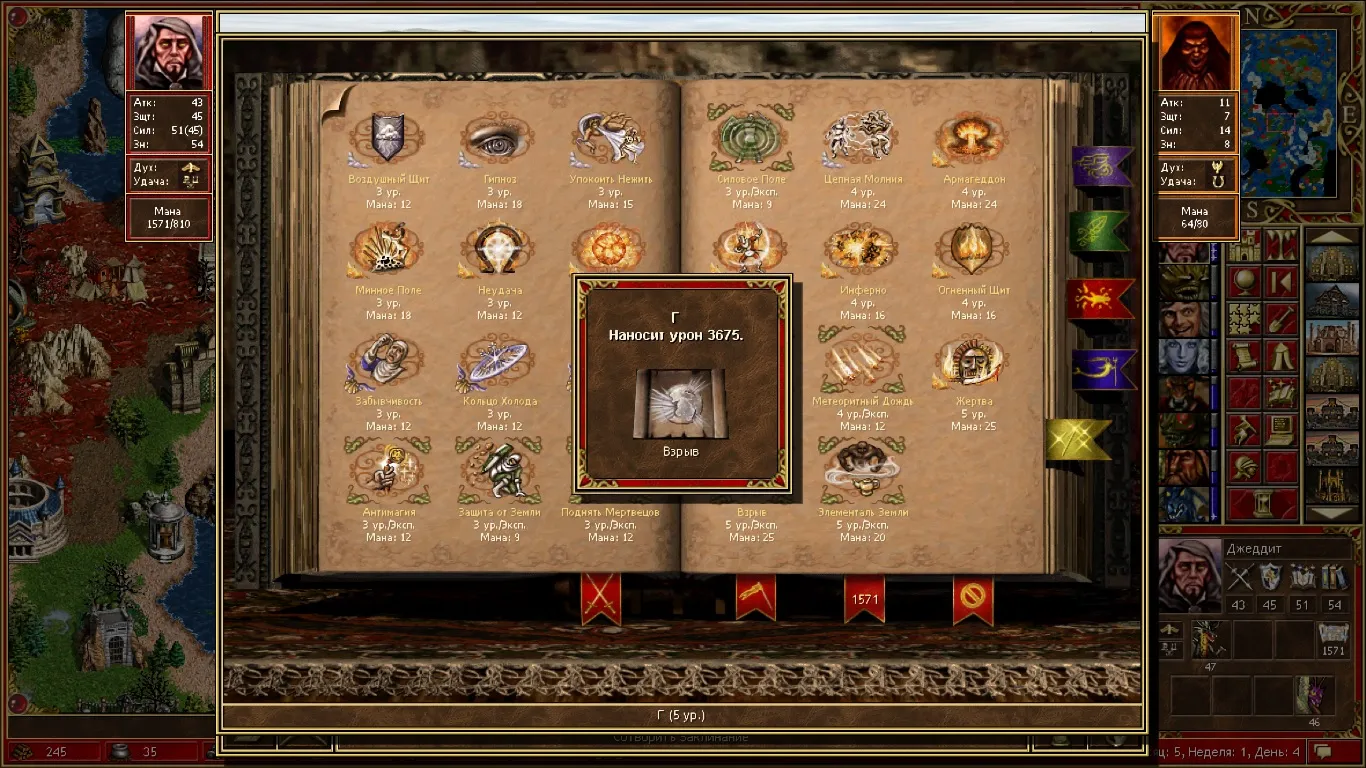Pick the Неудача spell icon
Viewport: 1366px width, 768px height.
point(498,250)
